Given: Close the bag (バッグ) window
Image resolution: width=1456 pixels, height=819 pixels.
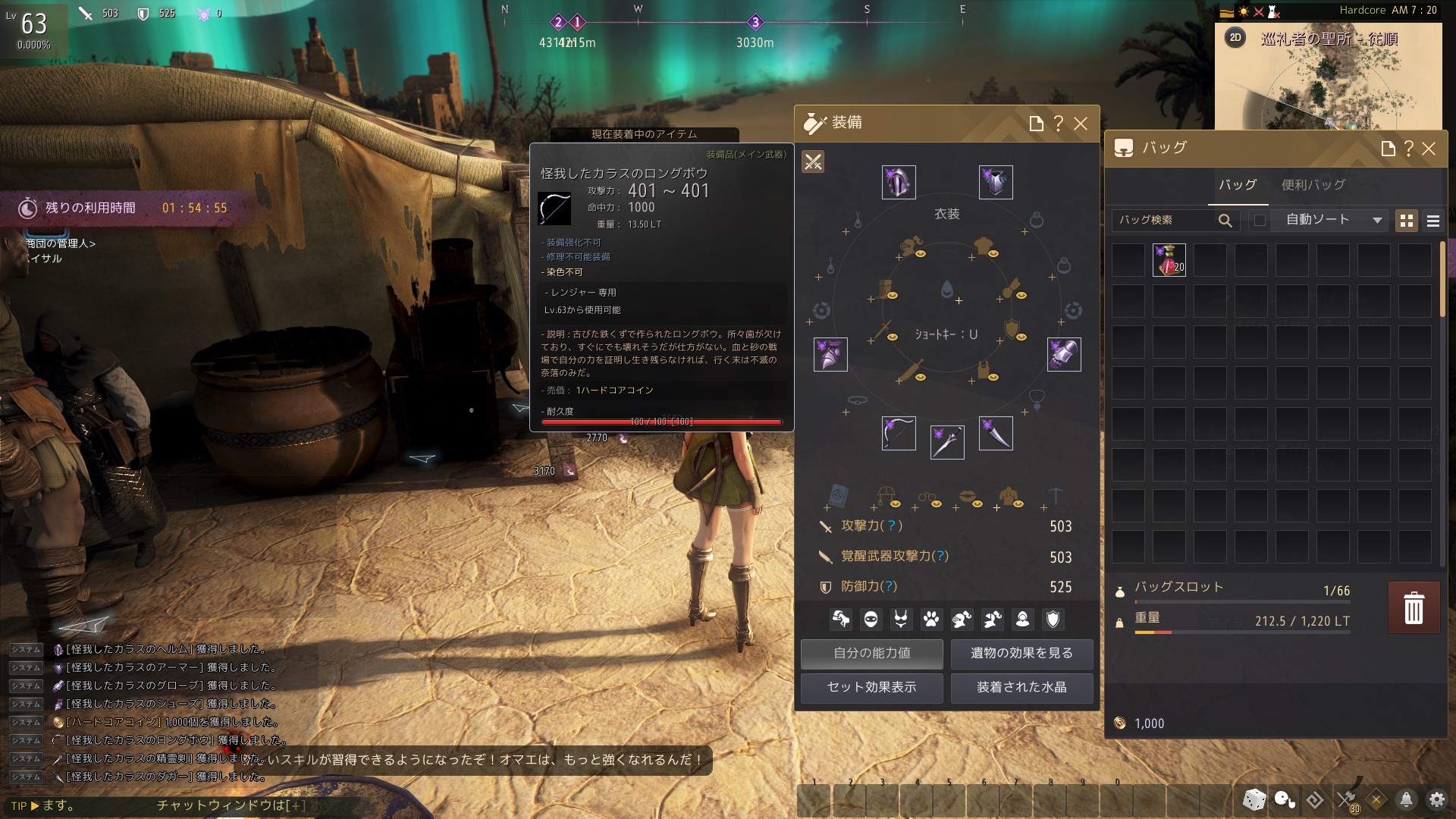Looking at the screenshot, I should pyautogui.click(x=1429, y=149).
